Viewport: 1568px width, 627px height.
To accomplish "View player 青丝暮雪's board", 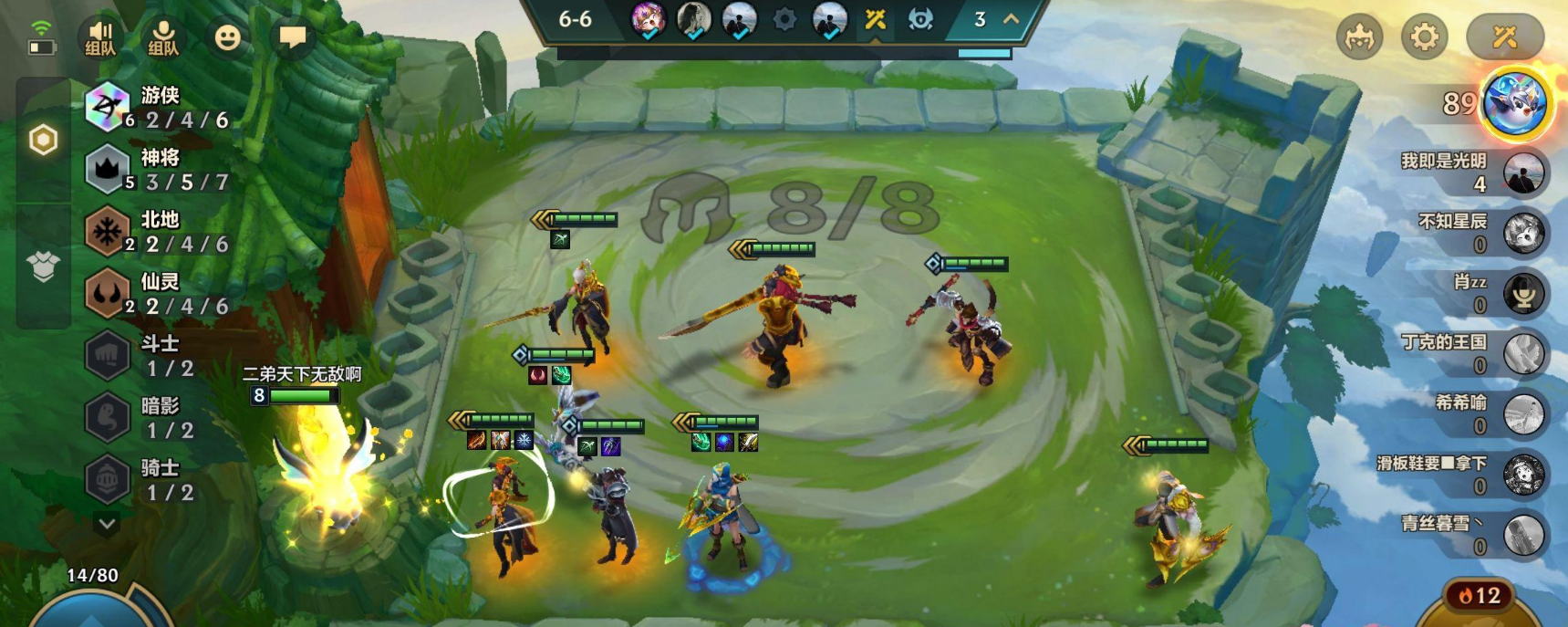I will (x=1522, y=535).
